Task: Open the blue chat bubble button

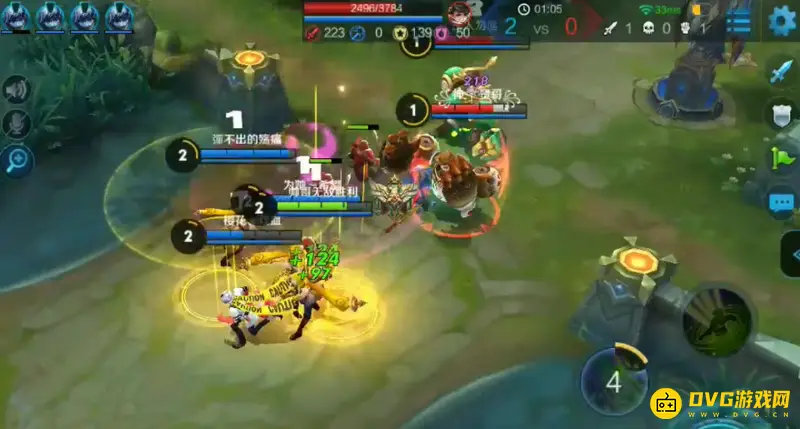Action: [781, 203]
